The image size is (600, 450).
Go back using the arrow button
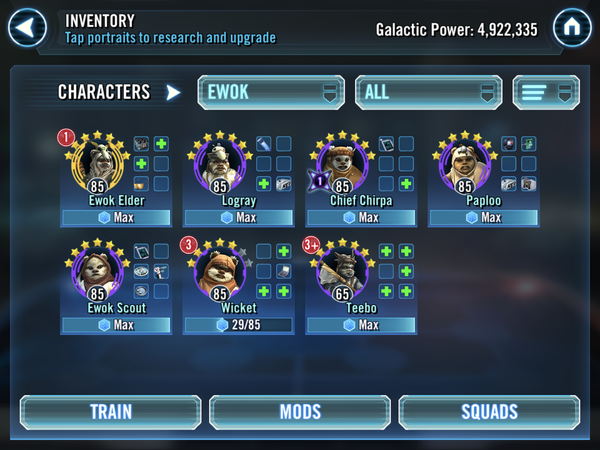[29, 28]
